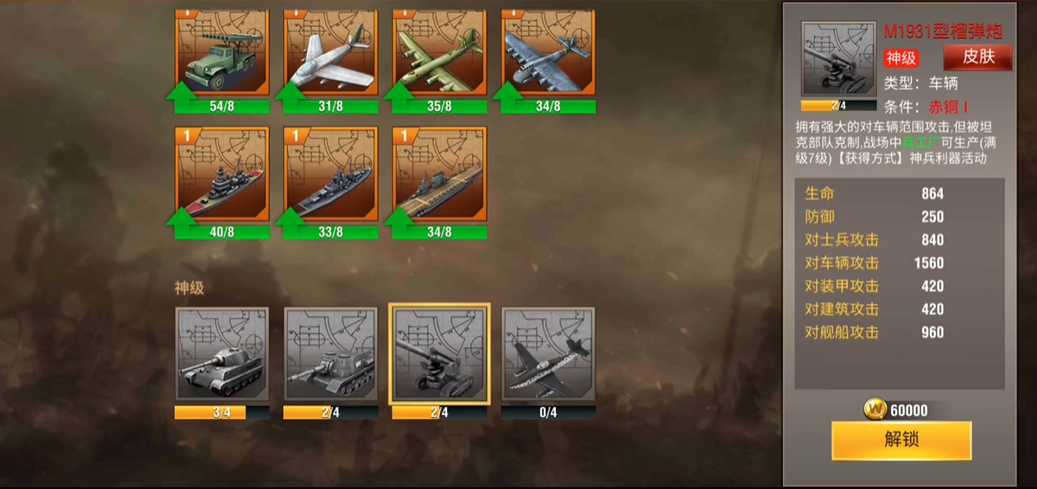
Task: Select the locked heavy tank card
Action: (221, 355)
